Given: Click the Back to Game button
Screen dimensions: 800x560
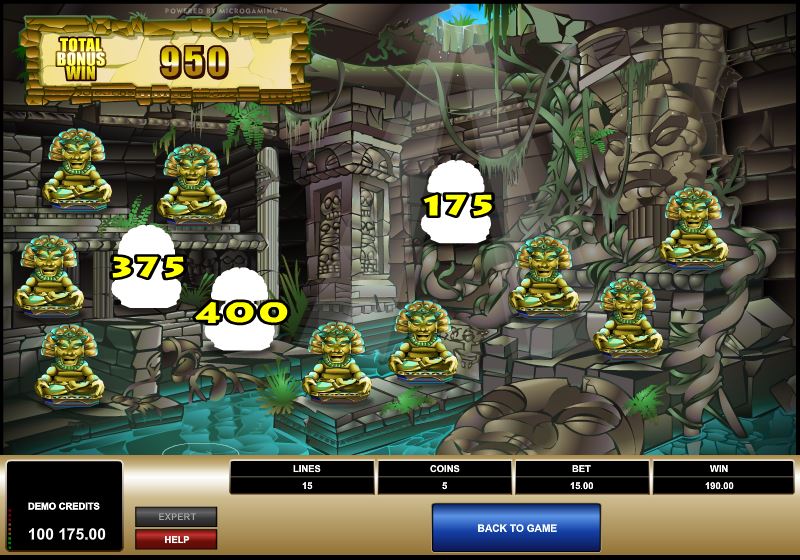Looking at the screenshot, I should point(516,528).
